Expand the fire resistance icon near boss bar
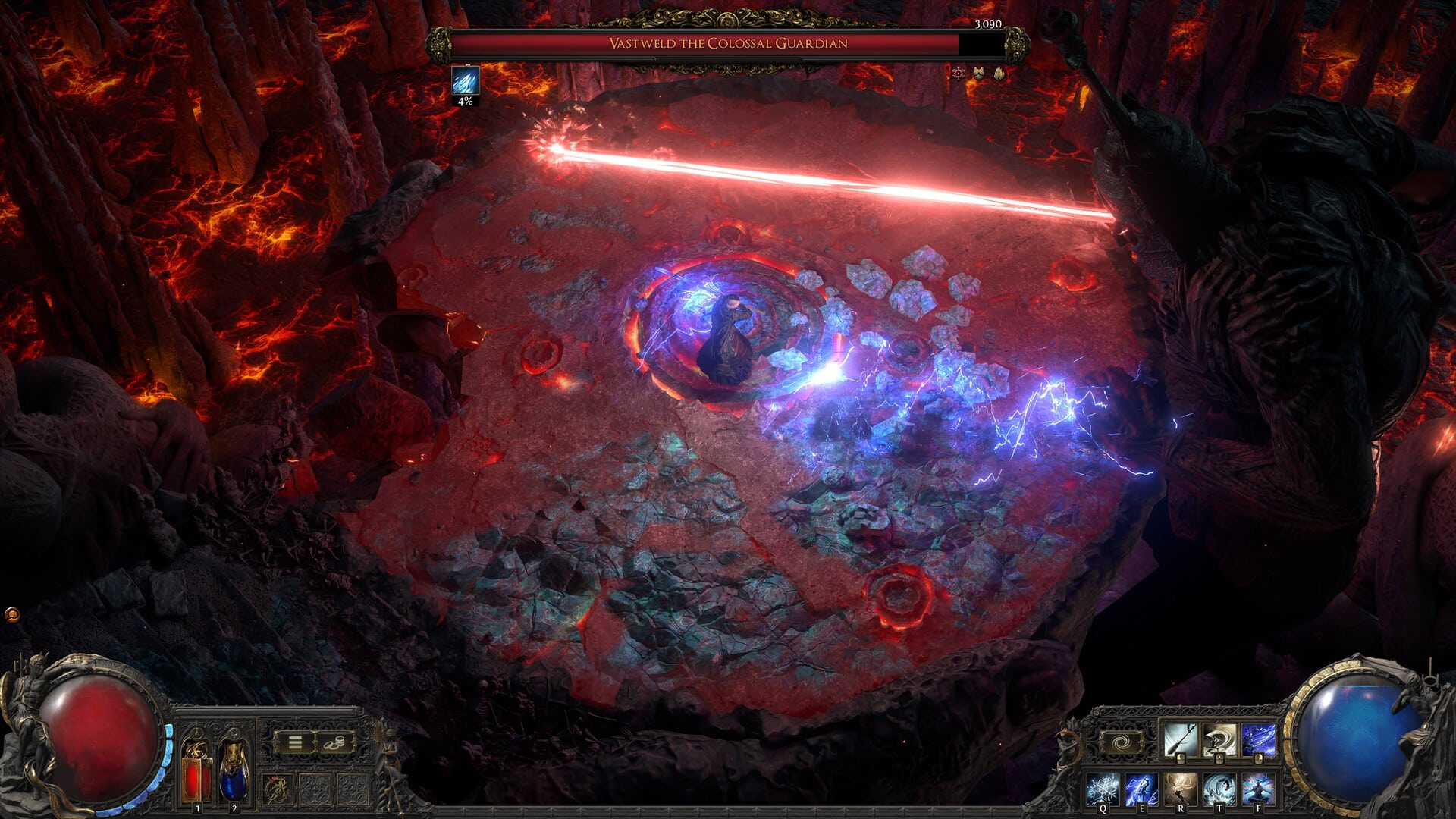This screenshot has height=819, width=1456. tap(999, 73)
